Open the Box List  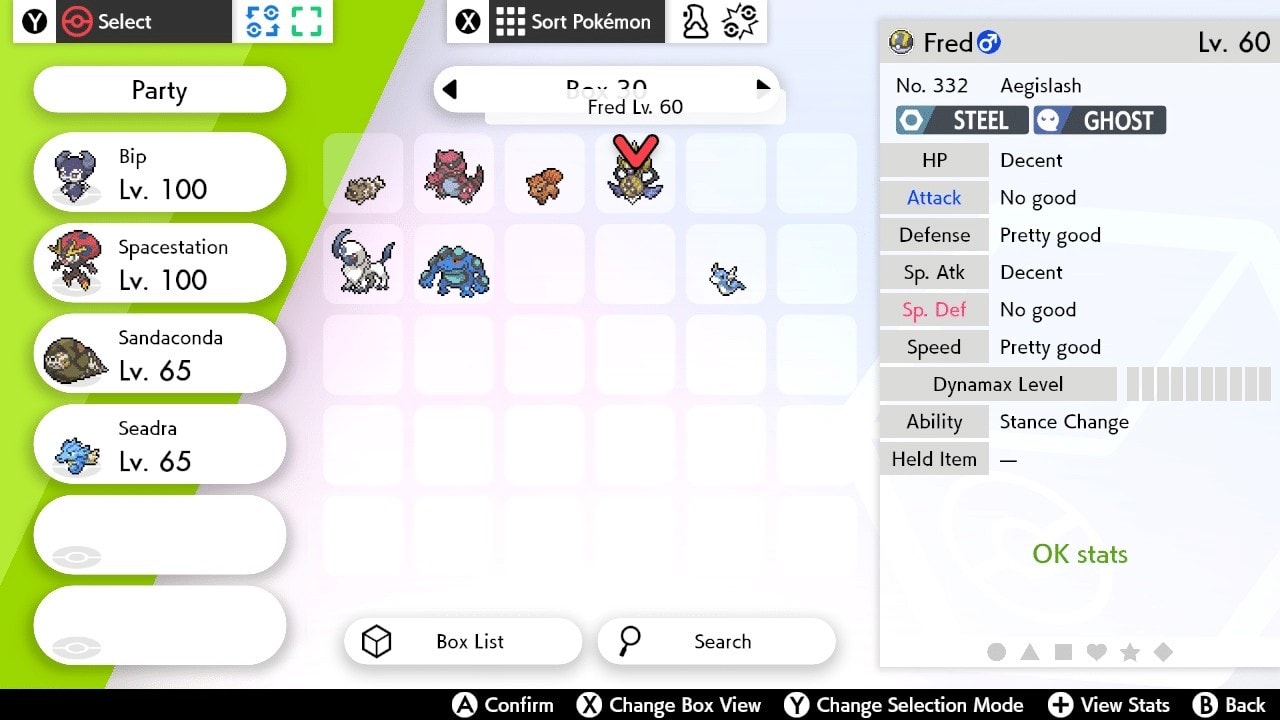point(462,641)
